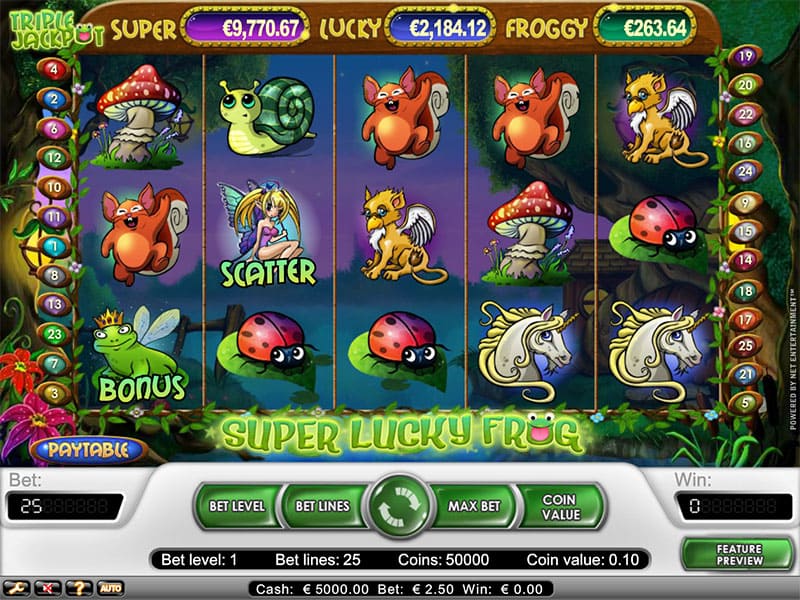The width and height of the screenshot is (800, 600).
Task: Select bet line 24 marker
Action: [743, 171]
